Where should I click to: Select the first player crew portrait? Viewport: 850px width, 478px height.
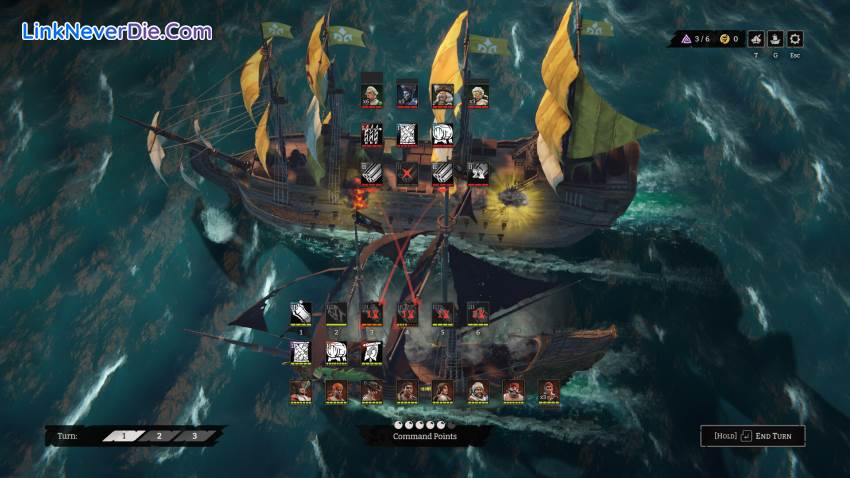pyautogui.click(x=300, y=391)
